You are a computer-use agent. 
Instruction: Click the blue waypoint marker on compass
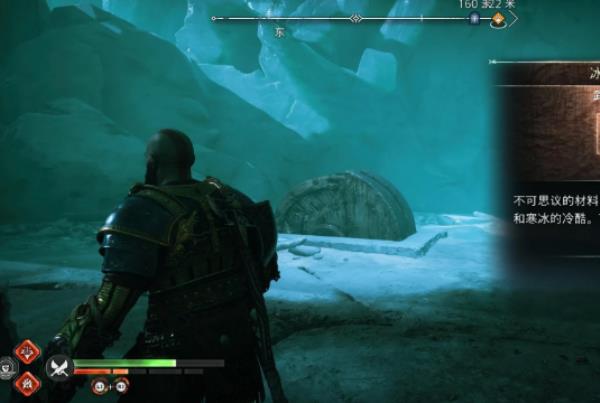[474, 19]
